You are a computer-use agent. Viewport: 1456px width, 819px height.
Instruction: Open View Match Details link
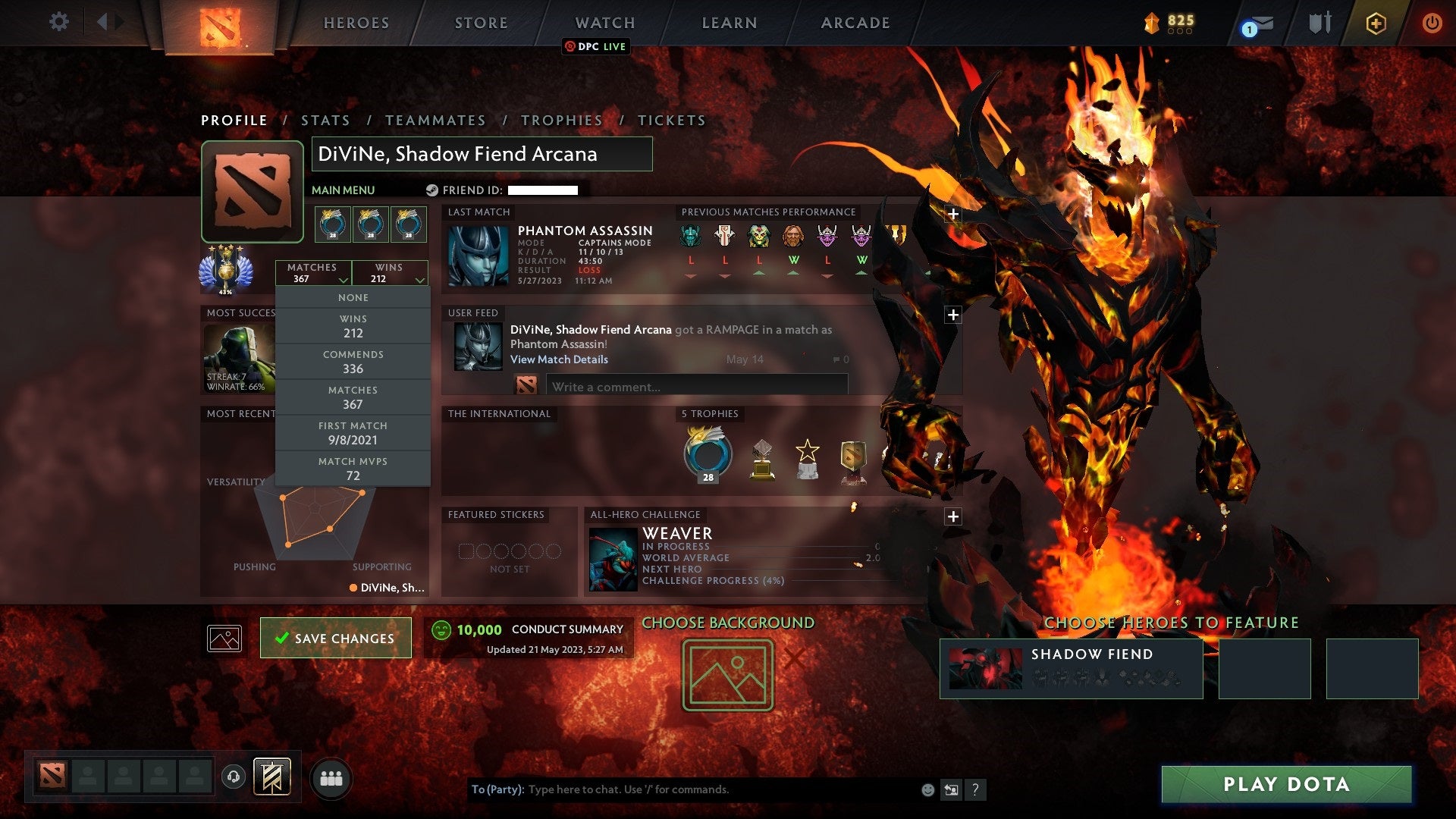click(x=560, y=359)
